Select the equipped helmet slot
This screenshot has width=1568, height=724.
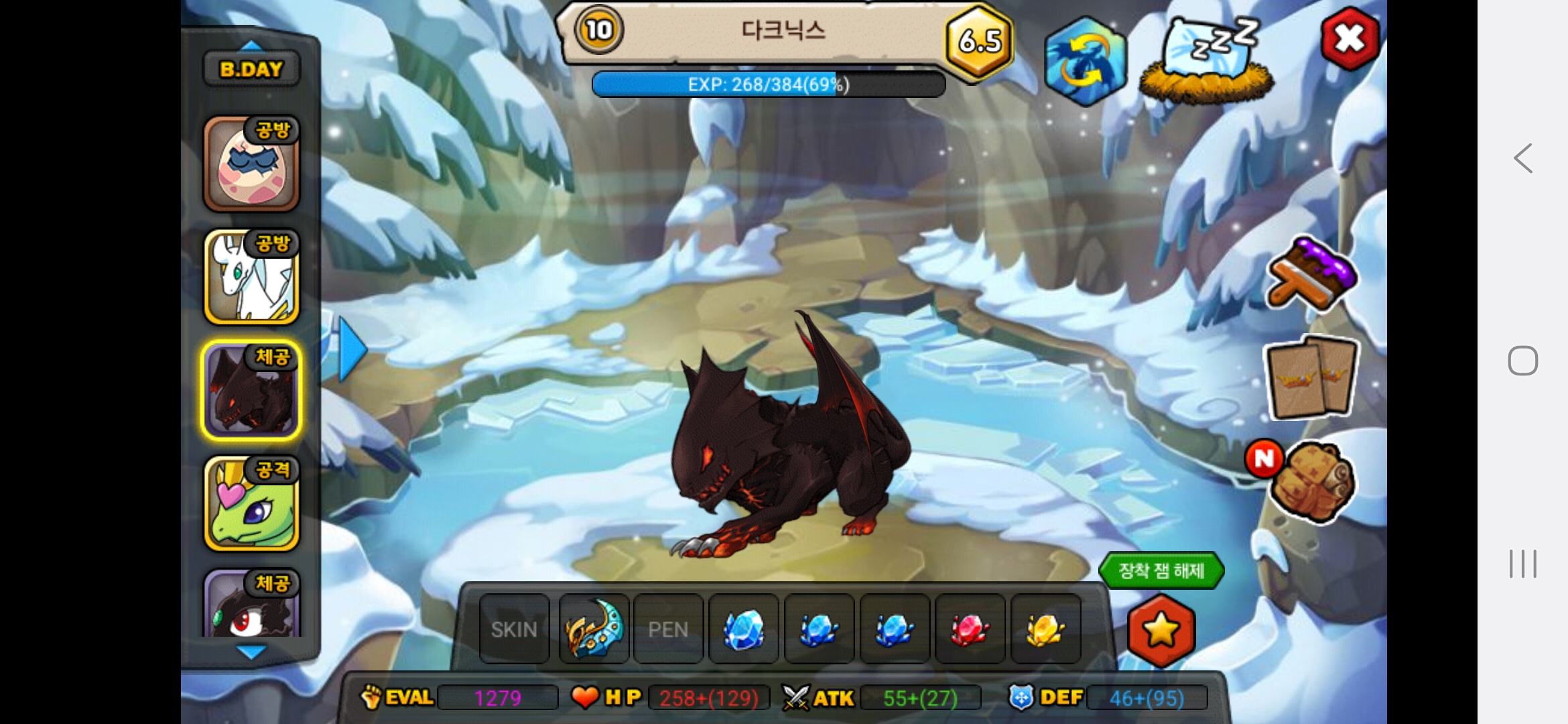pyautogui.click(x=594, y=629)
